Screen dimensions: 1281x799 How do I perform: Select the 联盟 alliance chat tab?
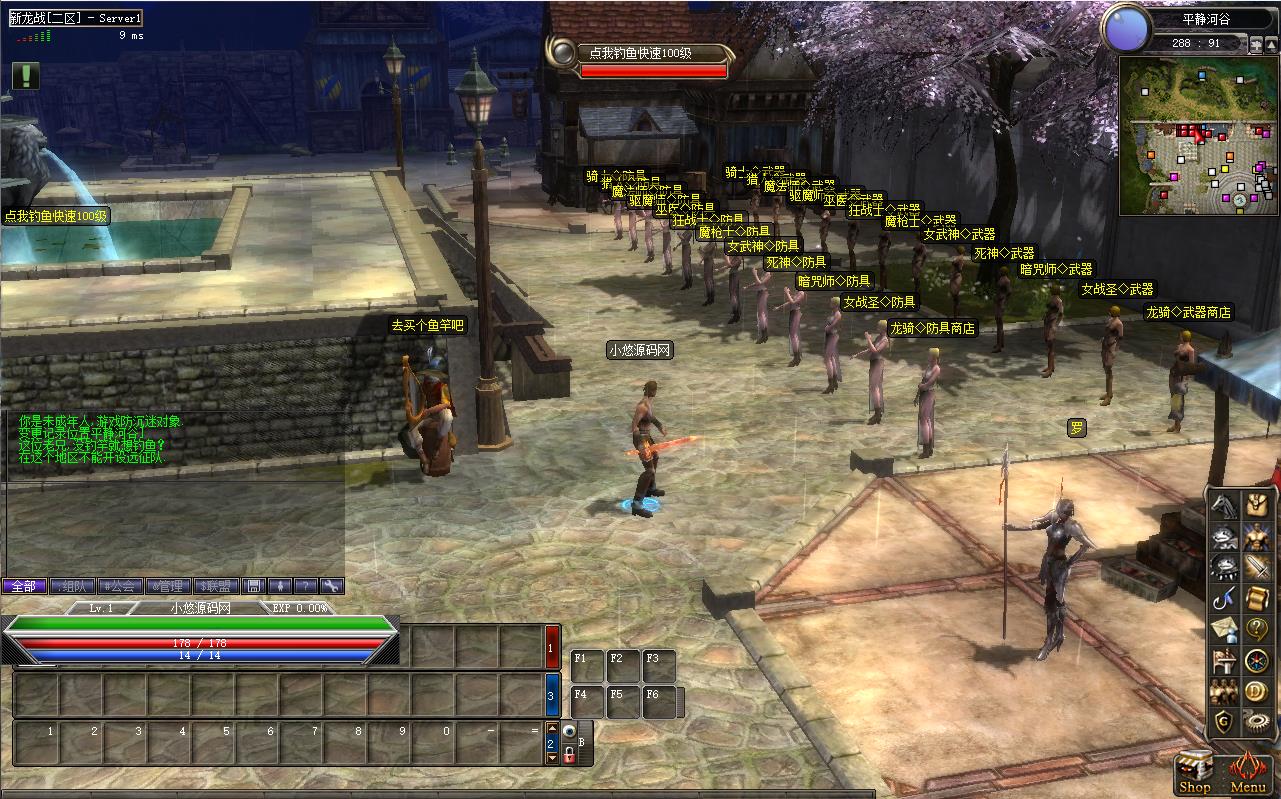pos(217,586)
